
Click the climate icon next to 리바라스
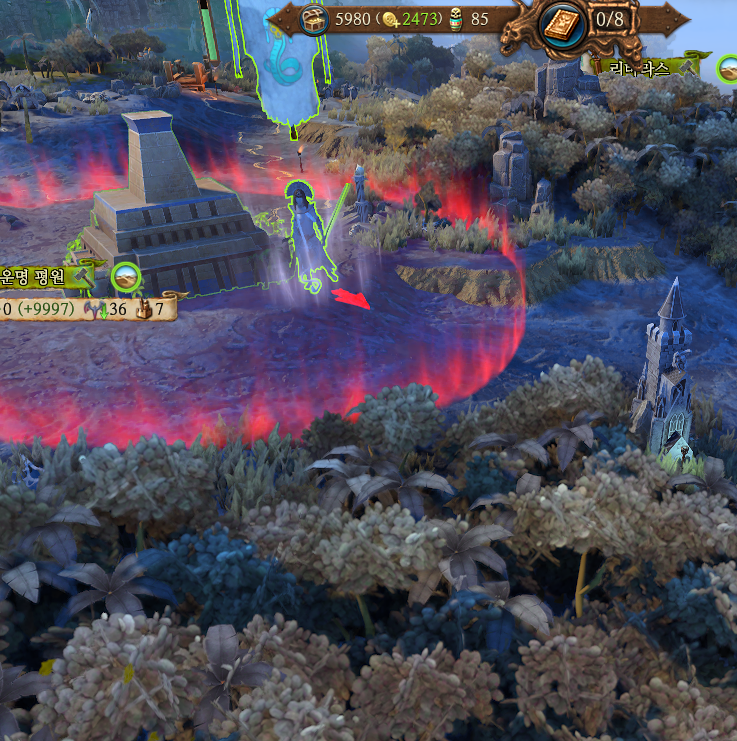coord(729,68)
